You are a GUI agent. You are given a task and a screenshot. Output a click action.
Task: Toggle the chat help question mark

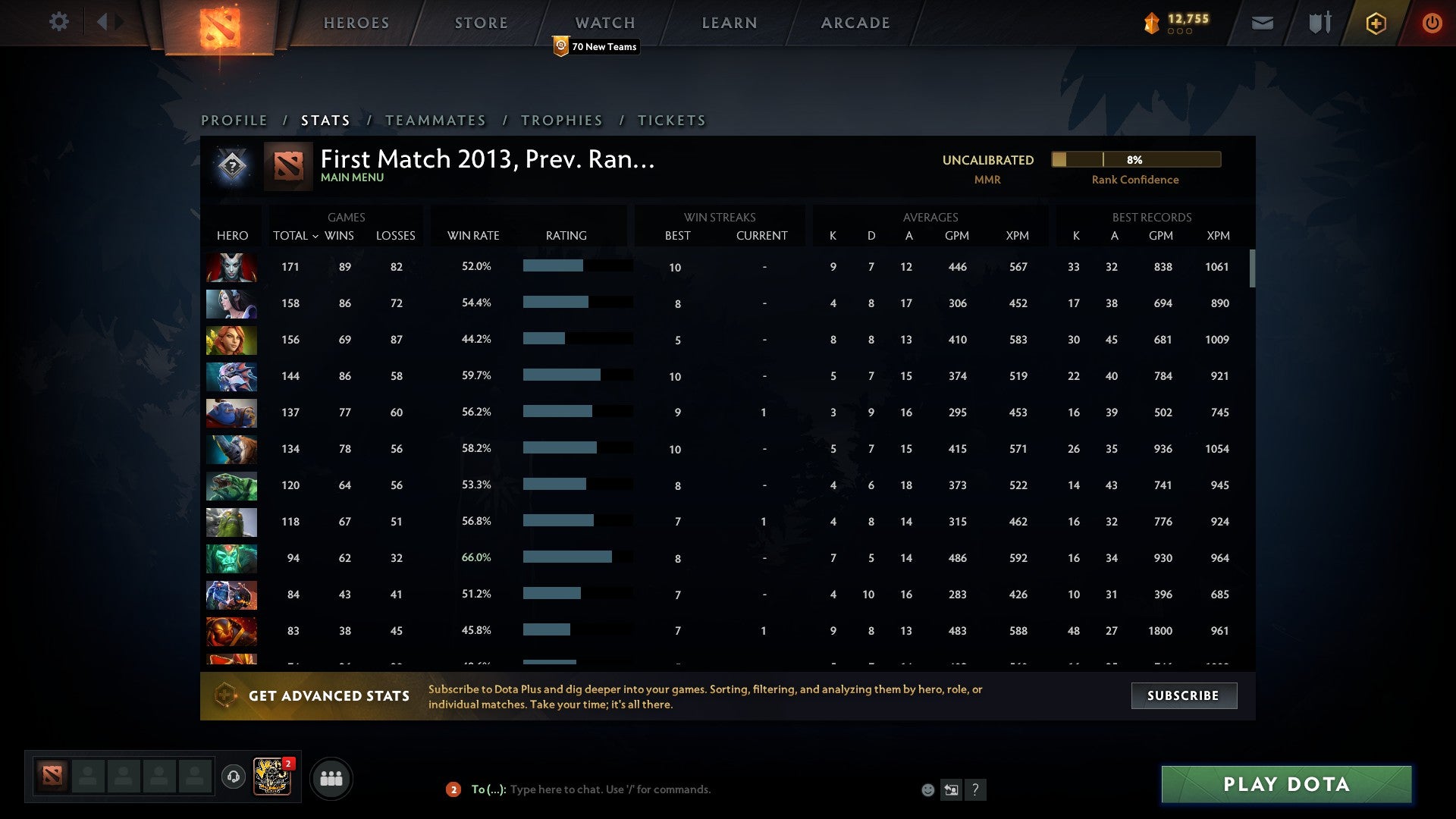coord(976,789)
